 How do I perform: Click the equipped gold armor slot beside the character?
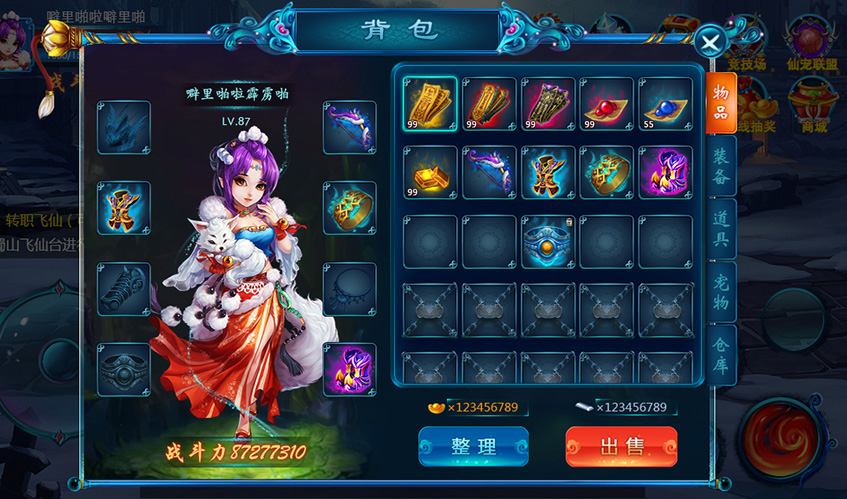point(124,208)
